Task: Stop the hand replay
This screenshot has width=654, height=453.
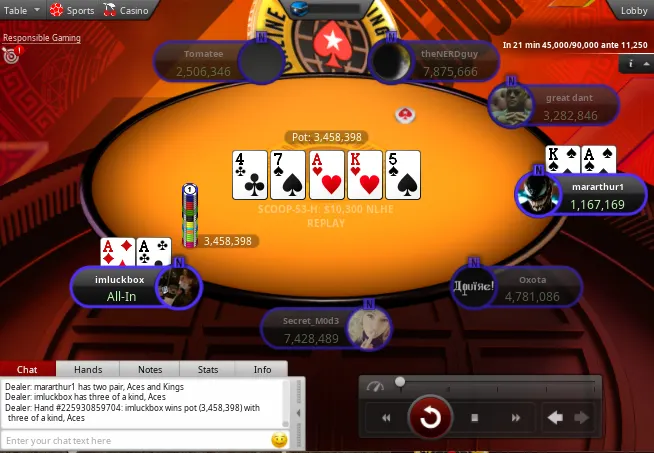Action: [475, 418]
